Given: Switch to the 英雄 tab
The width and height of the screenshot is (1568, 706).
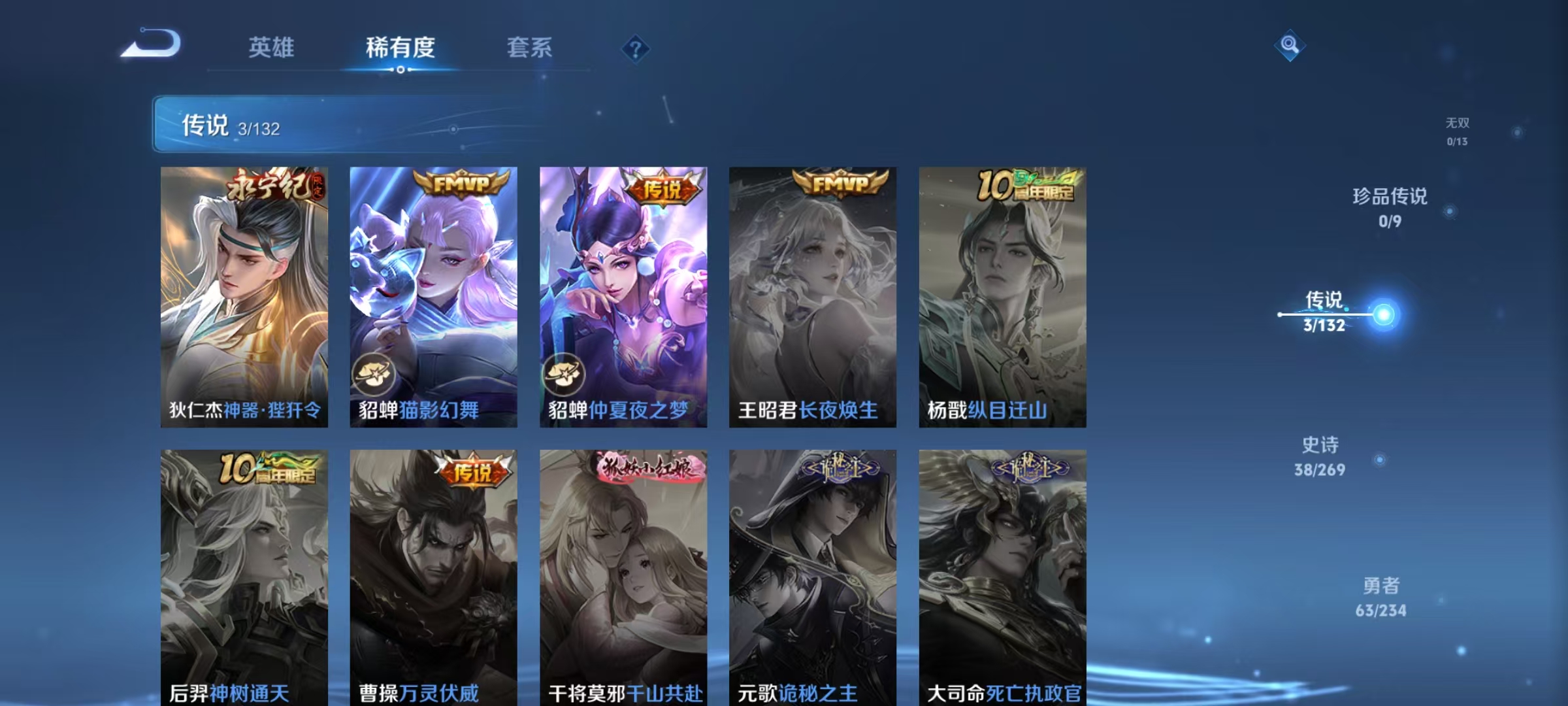Looking at the screenshot, I should 271,47.
